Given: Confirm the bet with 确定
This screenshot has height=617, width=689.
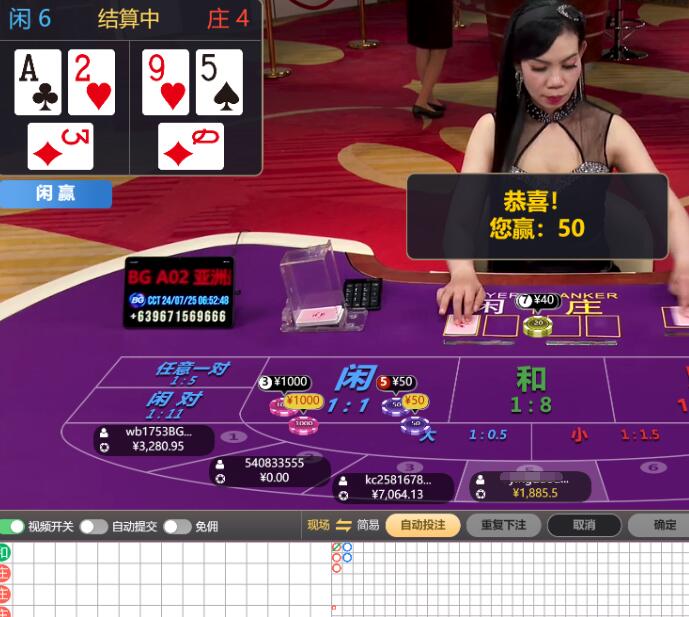Looking at the screenshot, I should tap(664, 525).
